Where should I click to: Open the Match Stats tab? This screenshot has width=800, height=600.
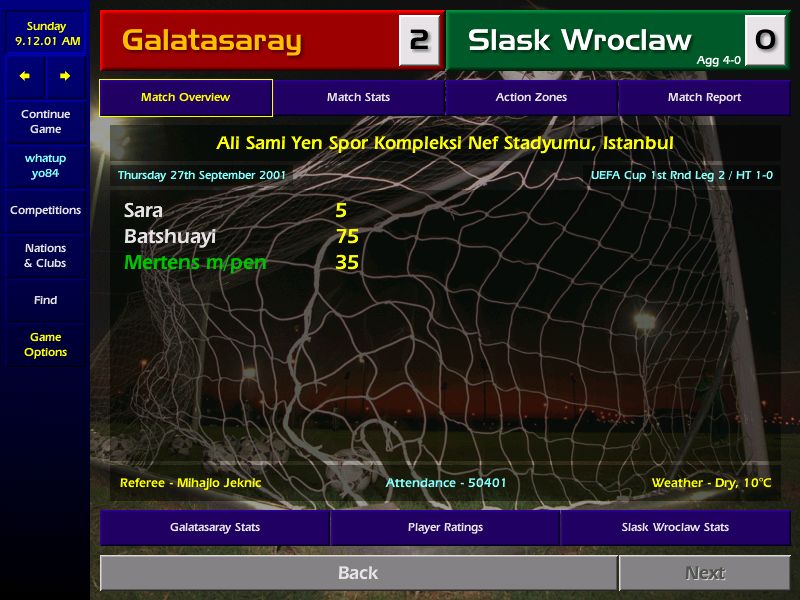click(358, 98)
